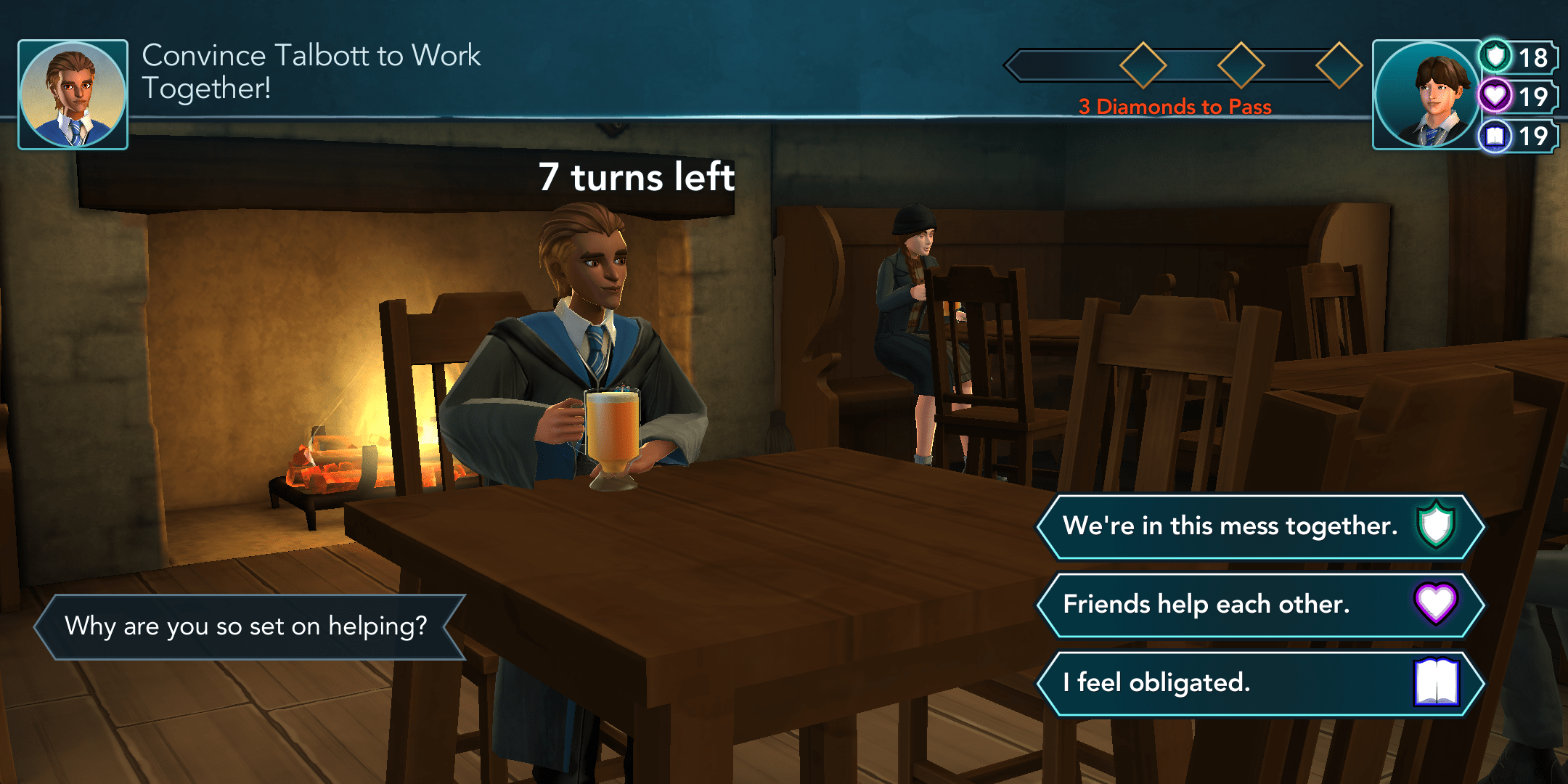Open the '3 Diamonds to Pass' progress details
Viewport: 1568px width, 784px height.
1173,107
